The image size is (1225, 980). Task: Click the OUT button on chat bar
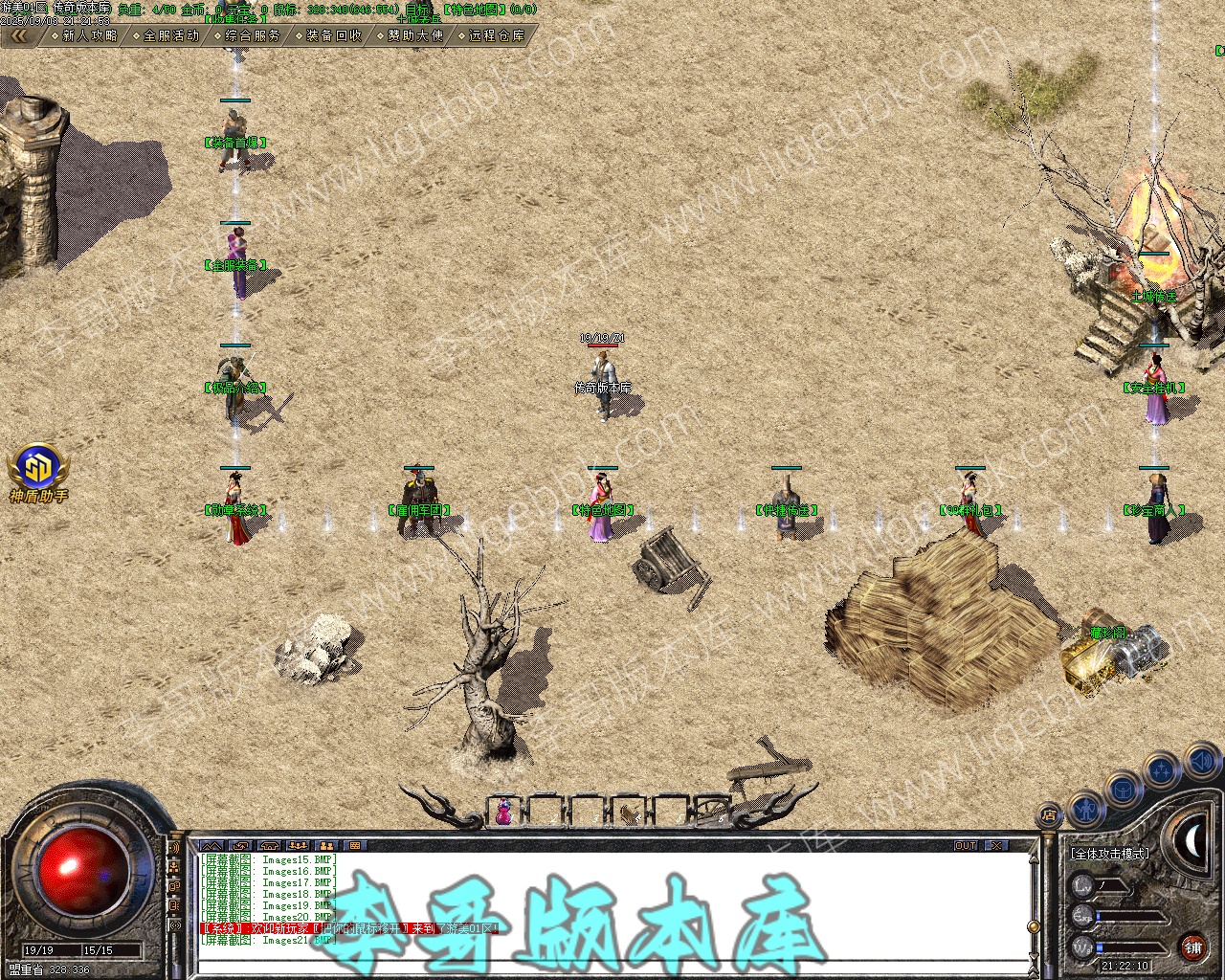966,846
